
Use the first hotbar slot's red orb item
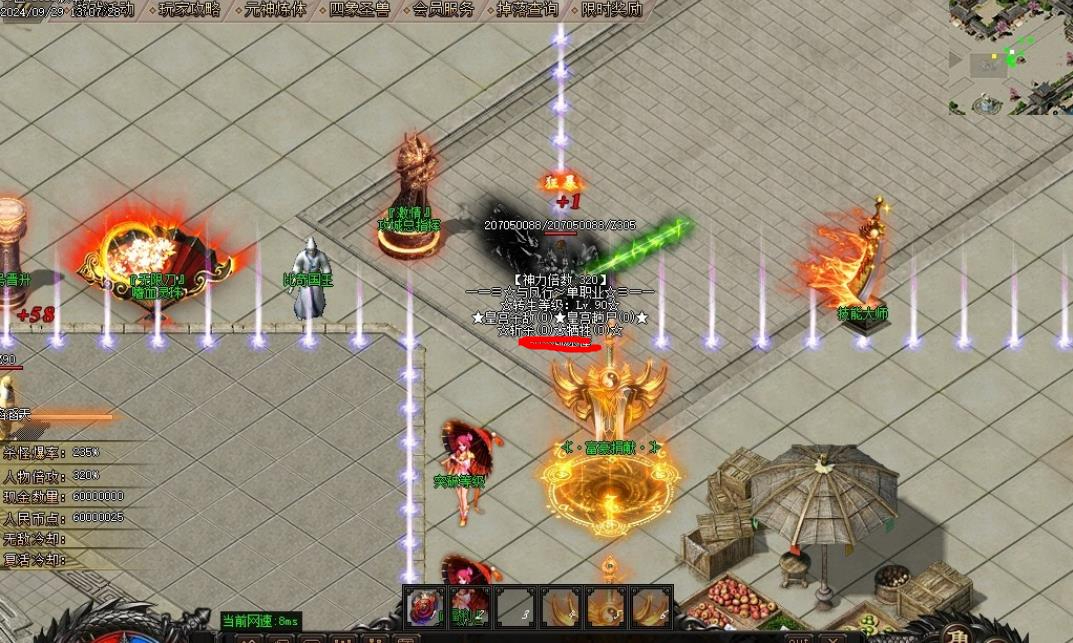point(424,607)
